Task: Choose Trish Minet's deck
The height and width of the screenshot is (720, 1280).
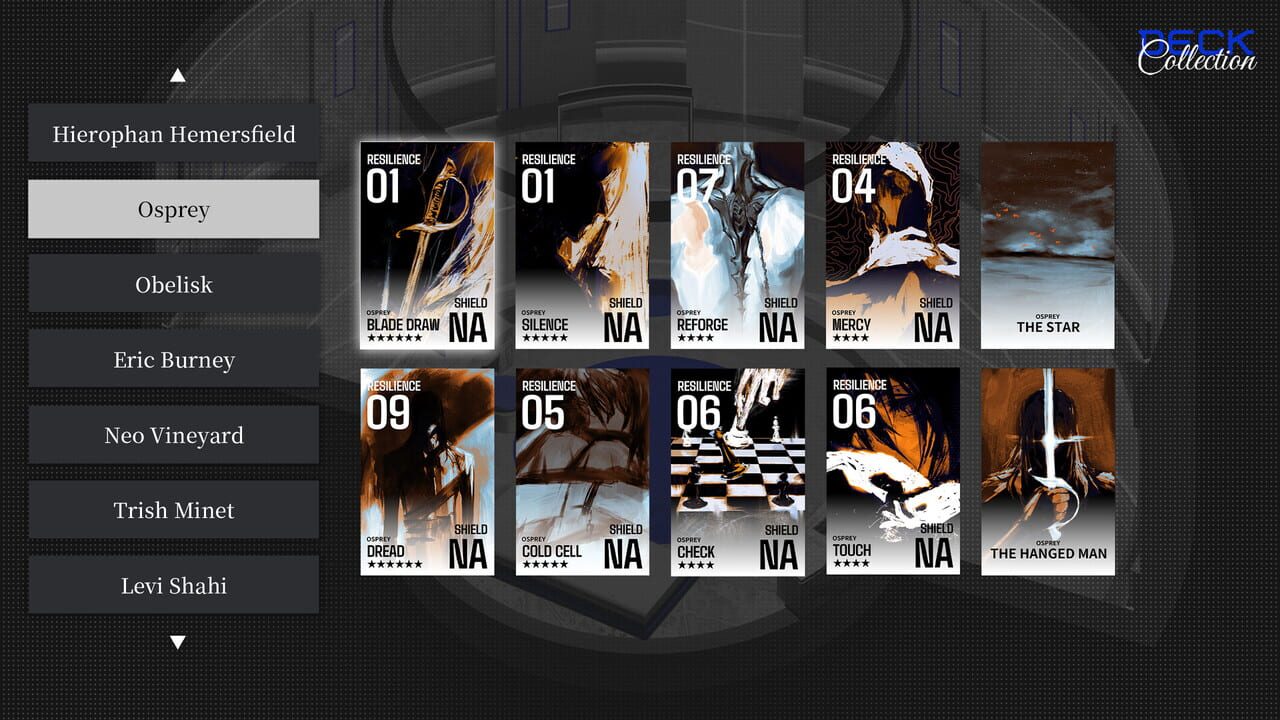Action: point(173,509)
